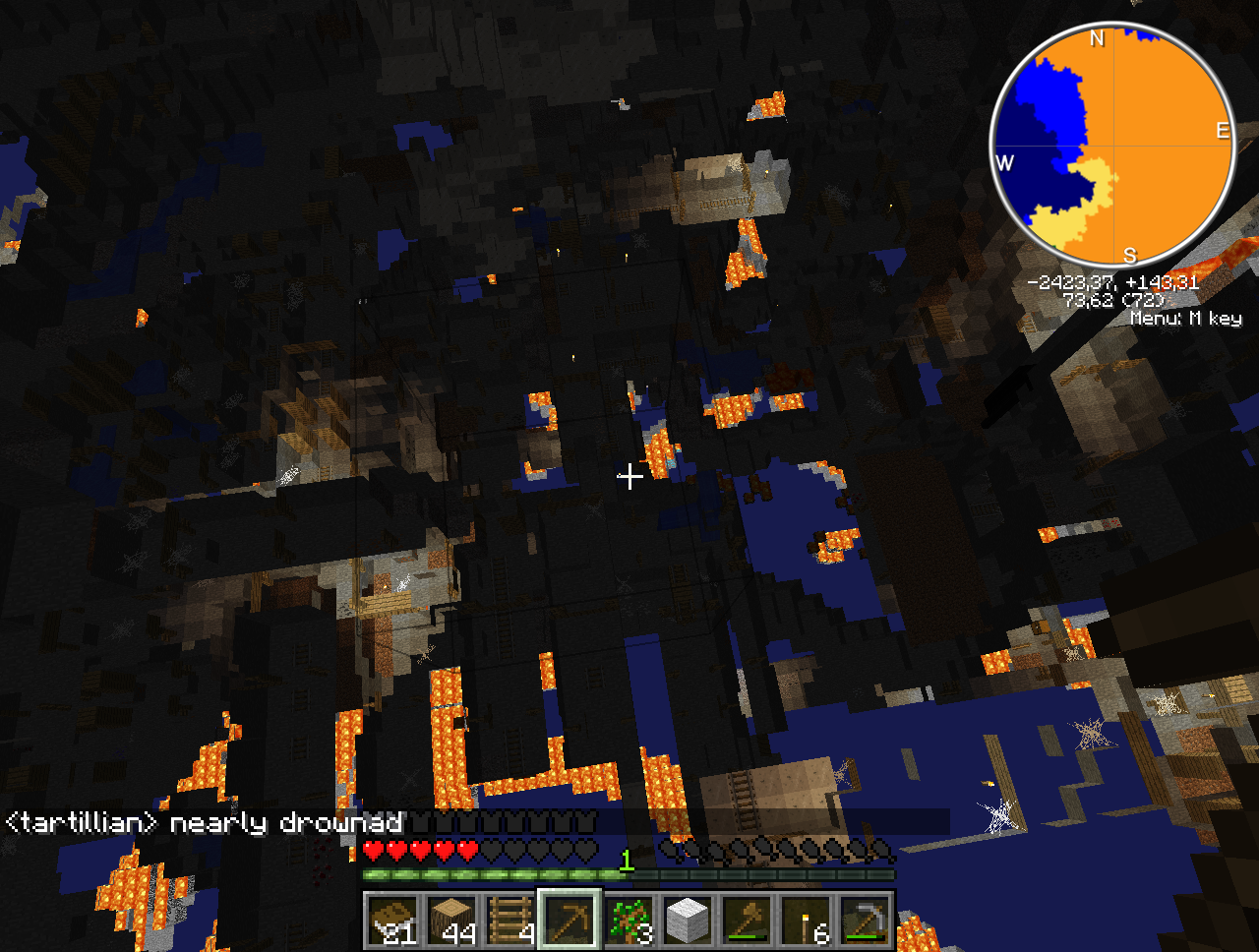Select the bread stack in the hotbar
The width and height of the screenshot is (1259, 952).
coord(392,921)
